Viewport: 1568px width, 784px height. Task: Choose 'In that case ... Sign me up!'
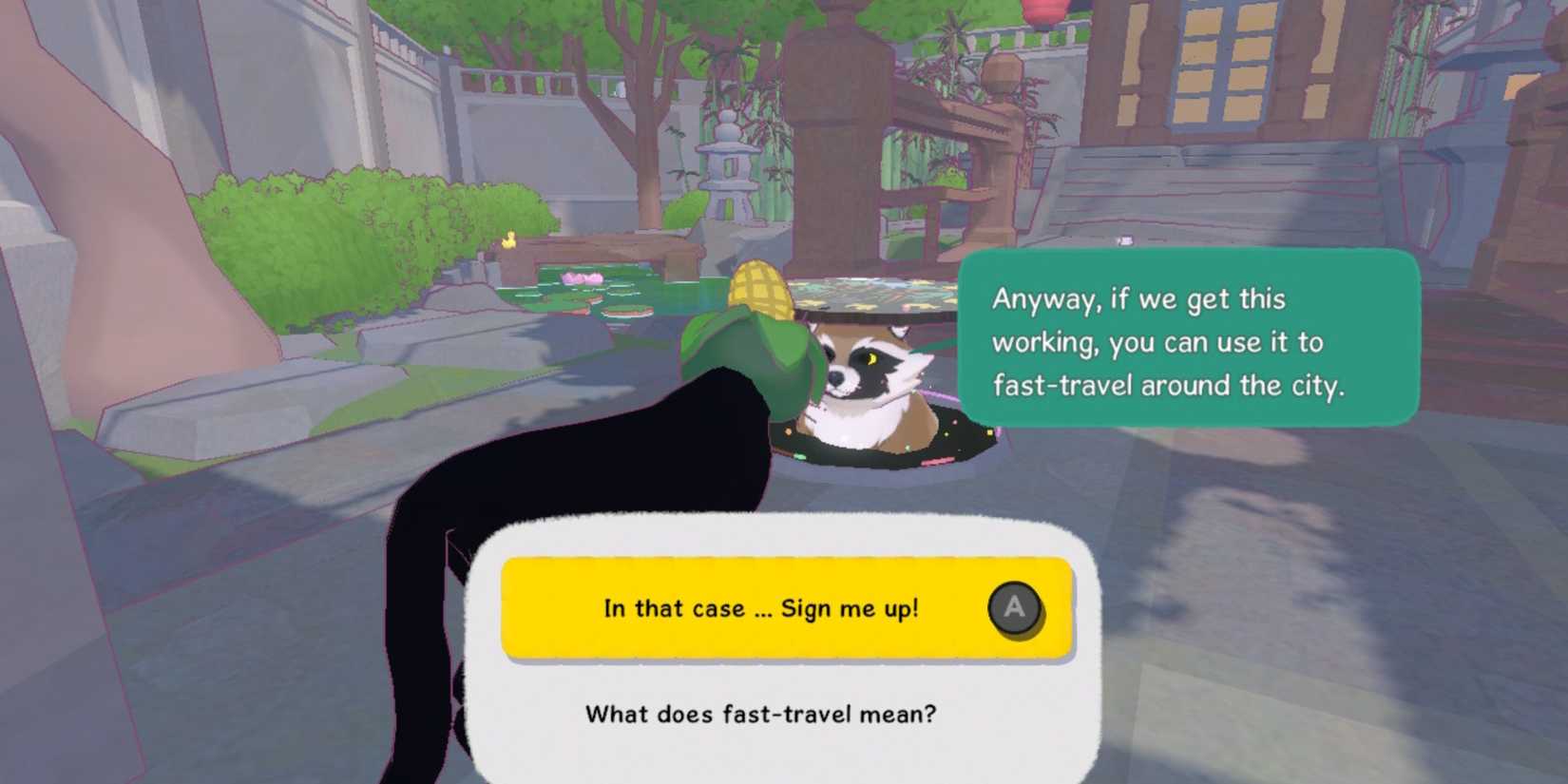point(760,610)
